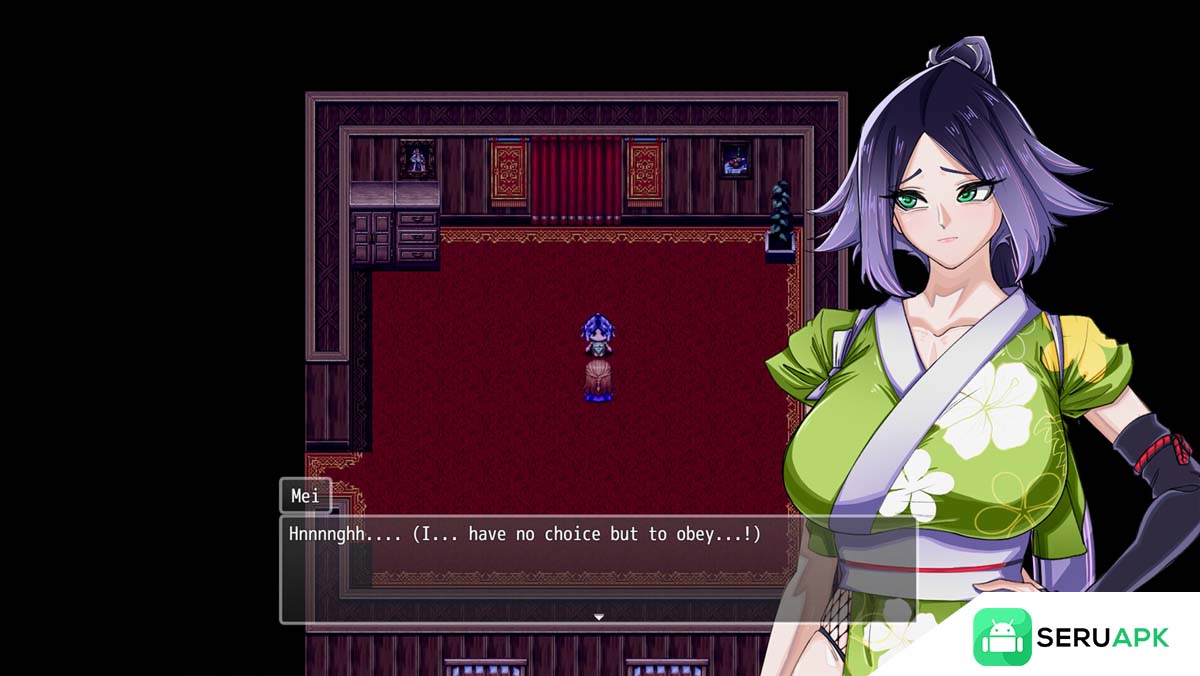
Task: Click Mei's dialogue message box
Action: 597,569
